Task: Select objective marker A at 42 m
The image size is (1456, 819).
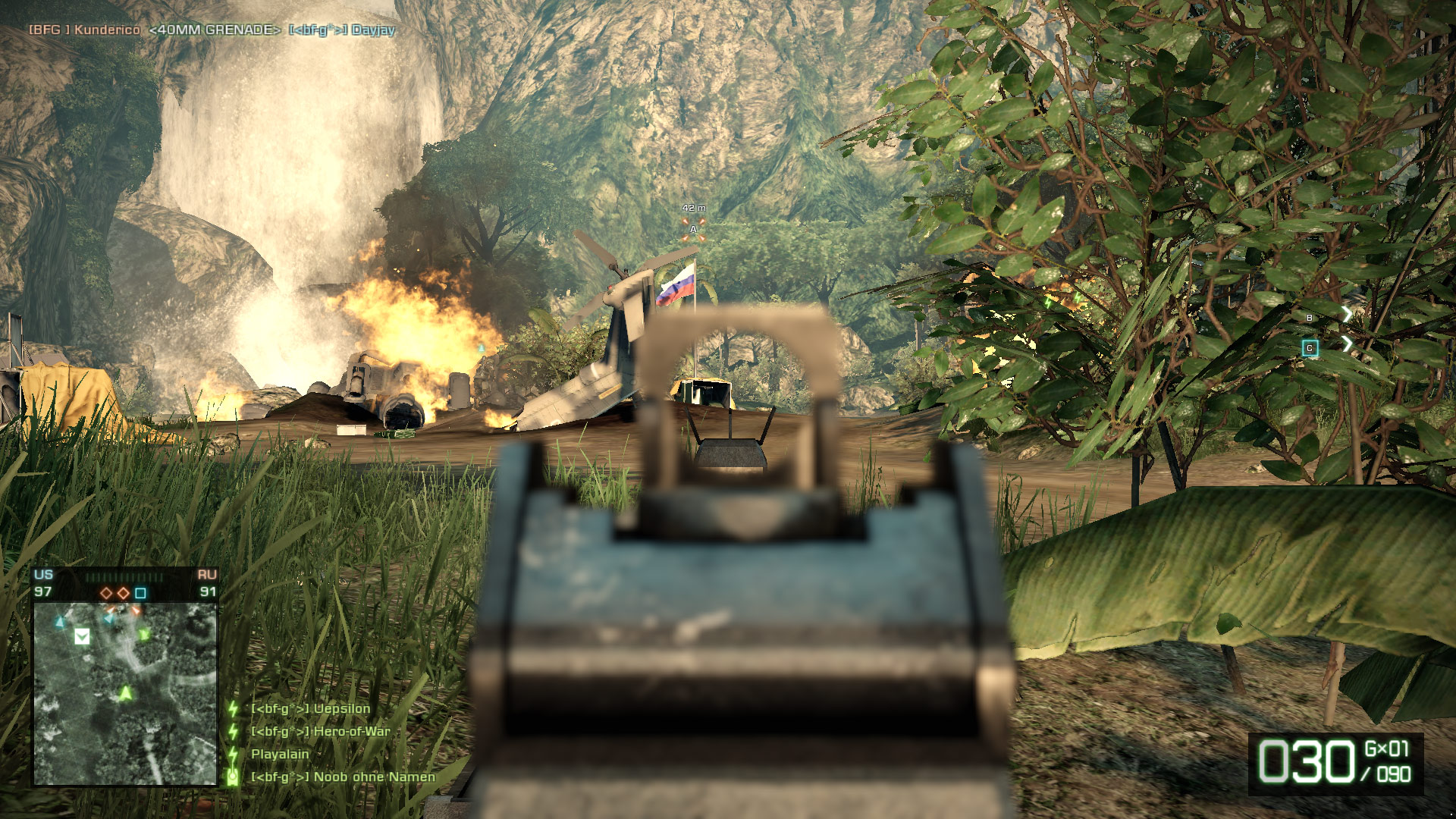Action: (693, 229)
